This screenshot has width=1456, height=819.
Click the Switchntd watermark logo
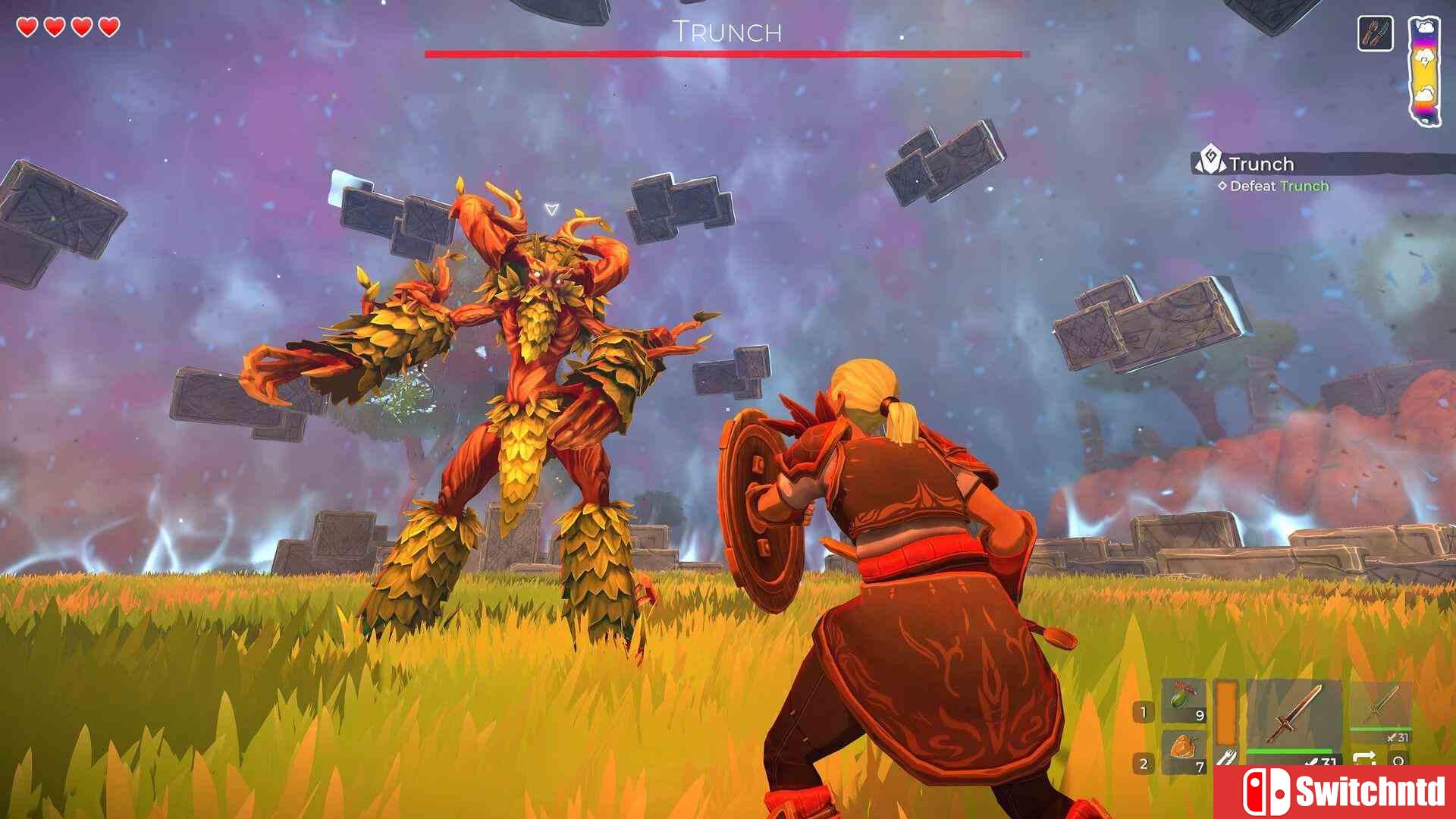[1335, 791]
